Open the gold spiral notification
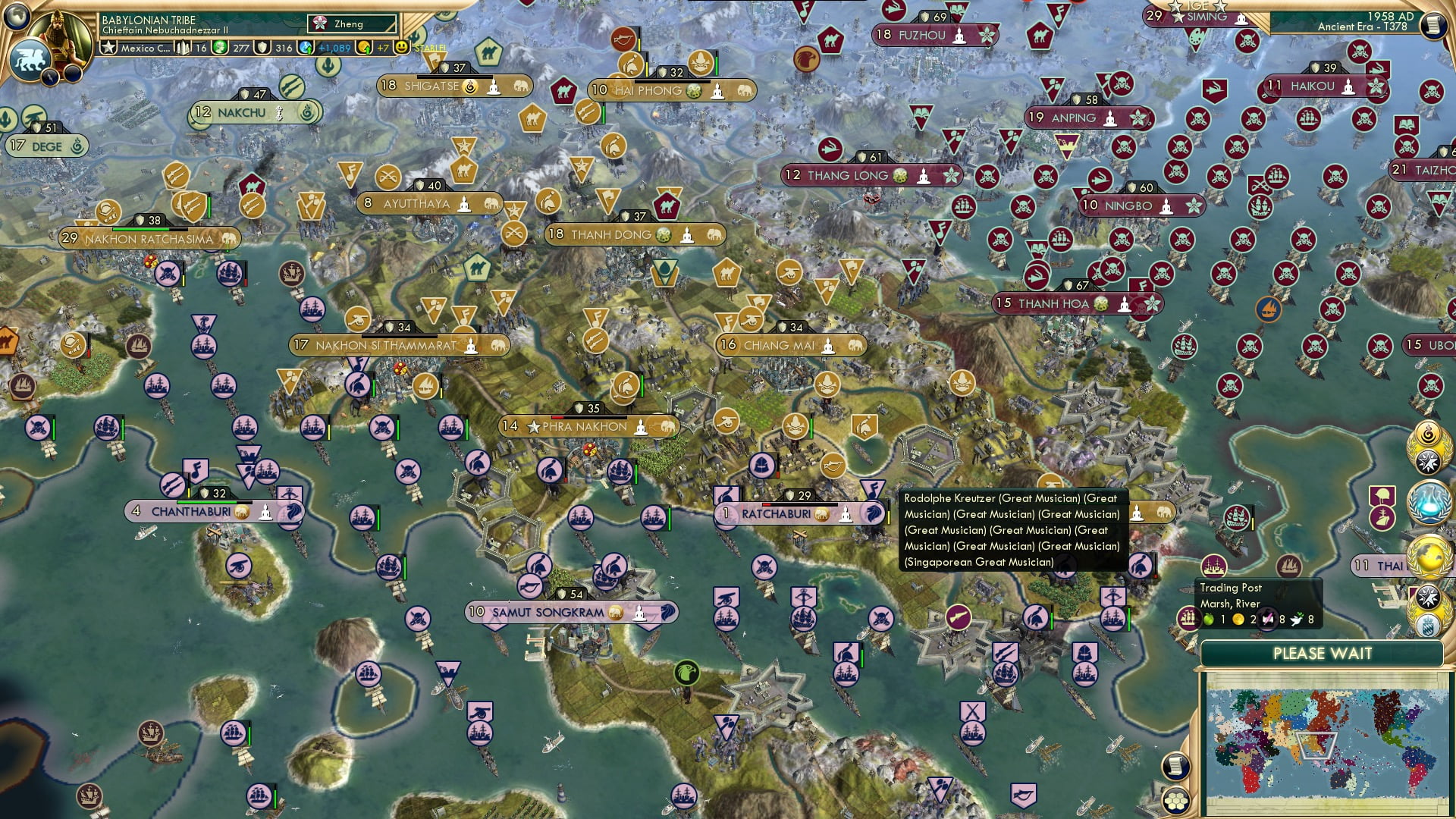 (x=1427, y=433)
